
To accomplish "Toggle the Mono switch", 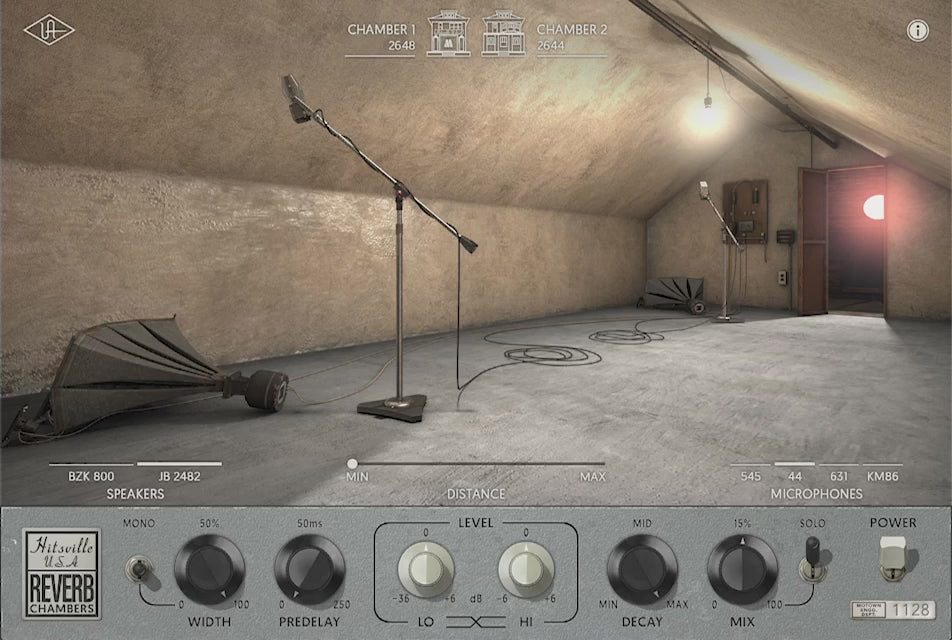I will [x=136, y=569].
